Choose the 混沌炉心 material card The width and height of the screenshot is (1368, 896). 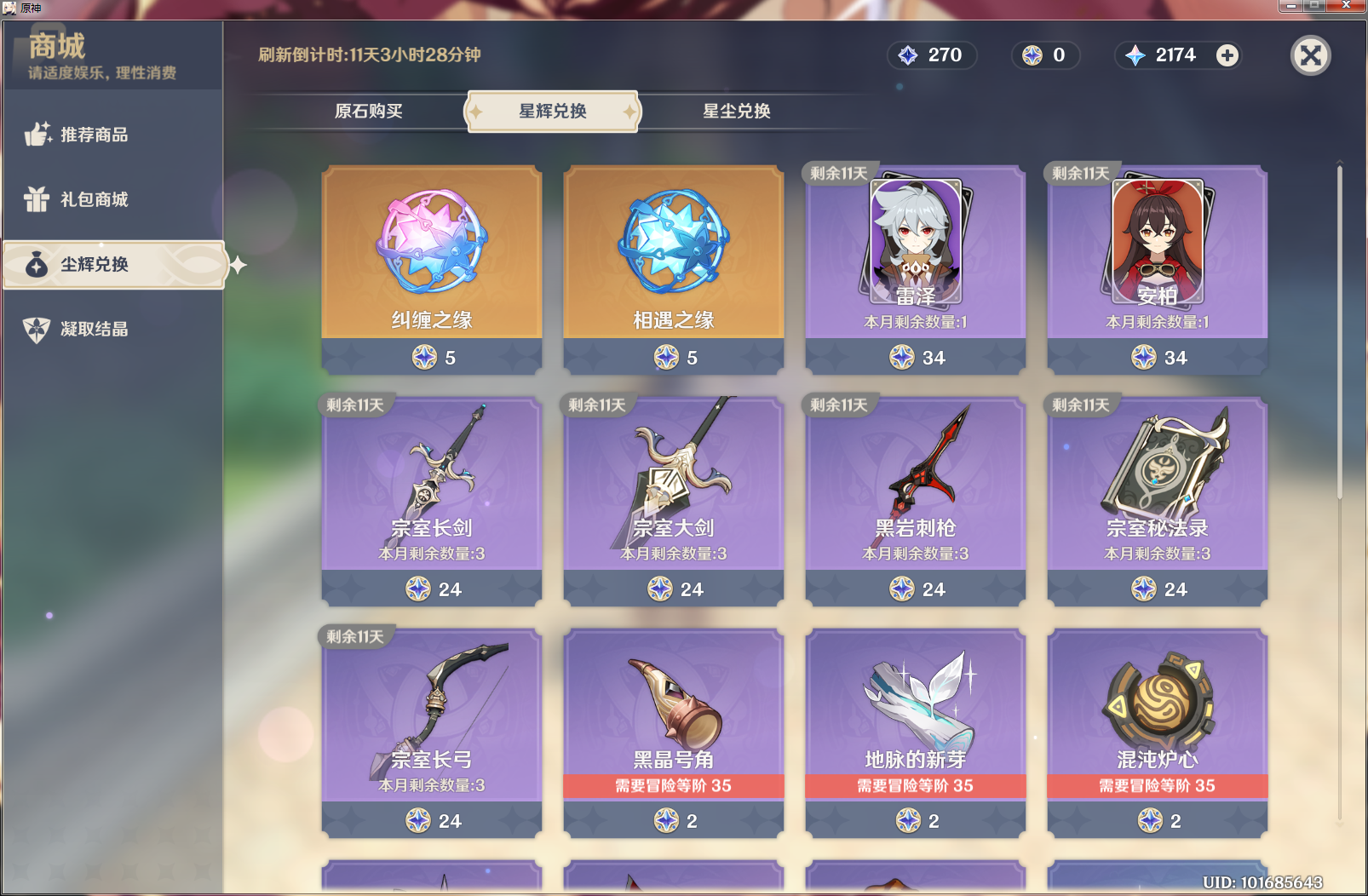click(x=1158, y=732)
